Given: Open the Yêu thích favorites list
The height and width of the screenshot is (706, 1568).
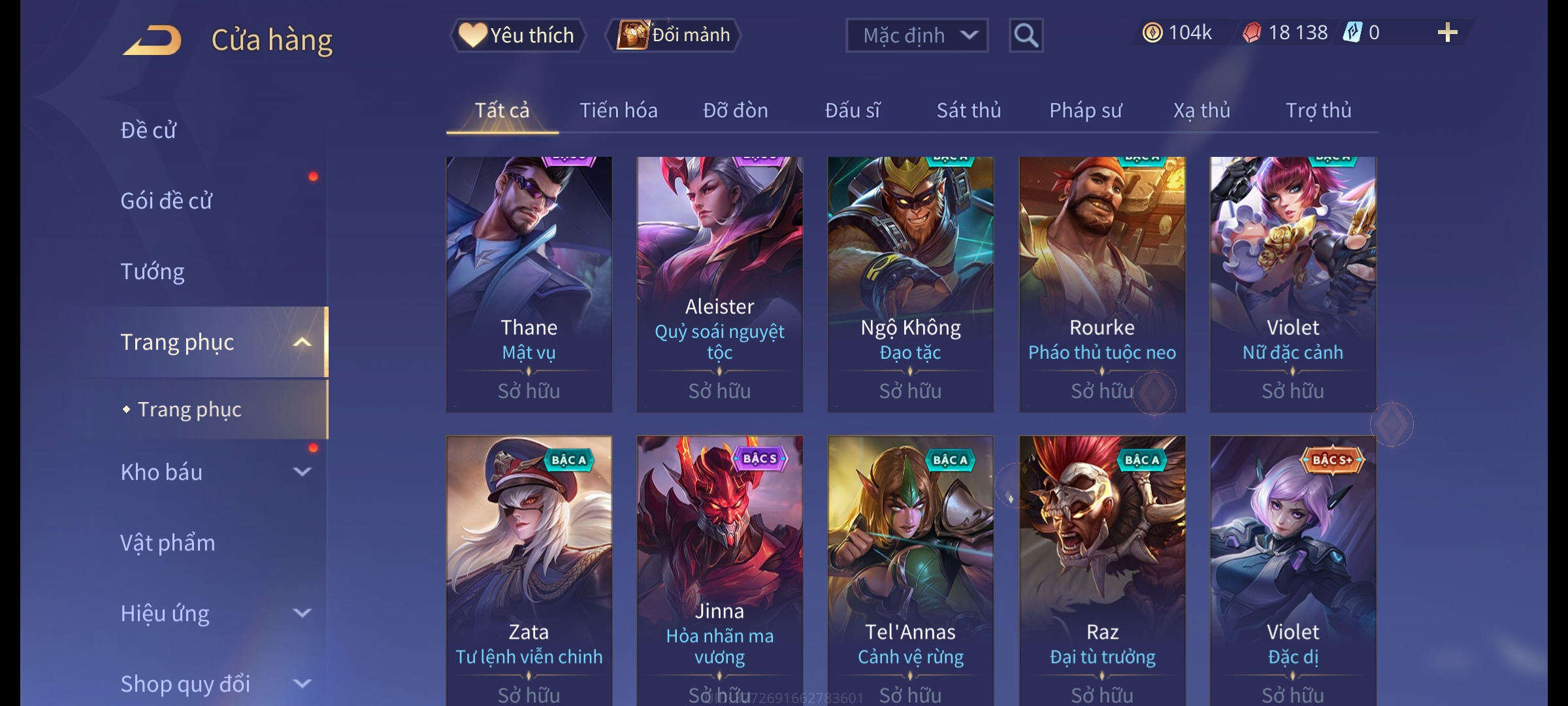Looking at the screenshot, I should click(x=517, y=35).
